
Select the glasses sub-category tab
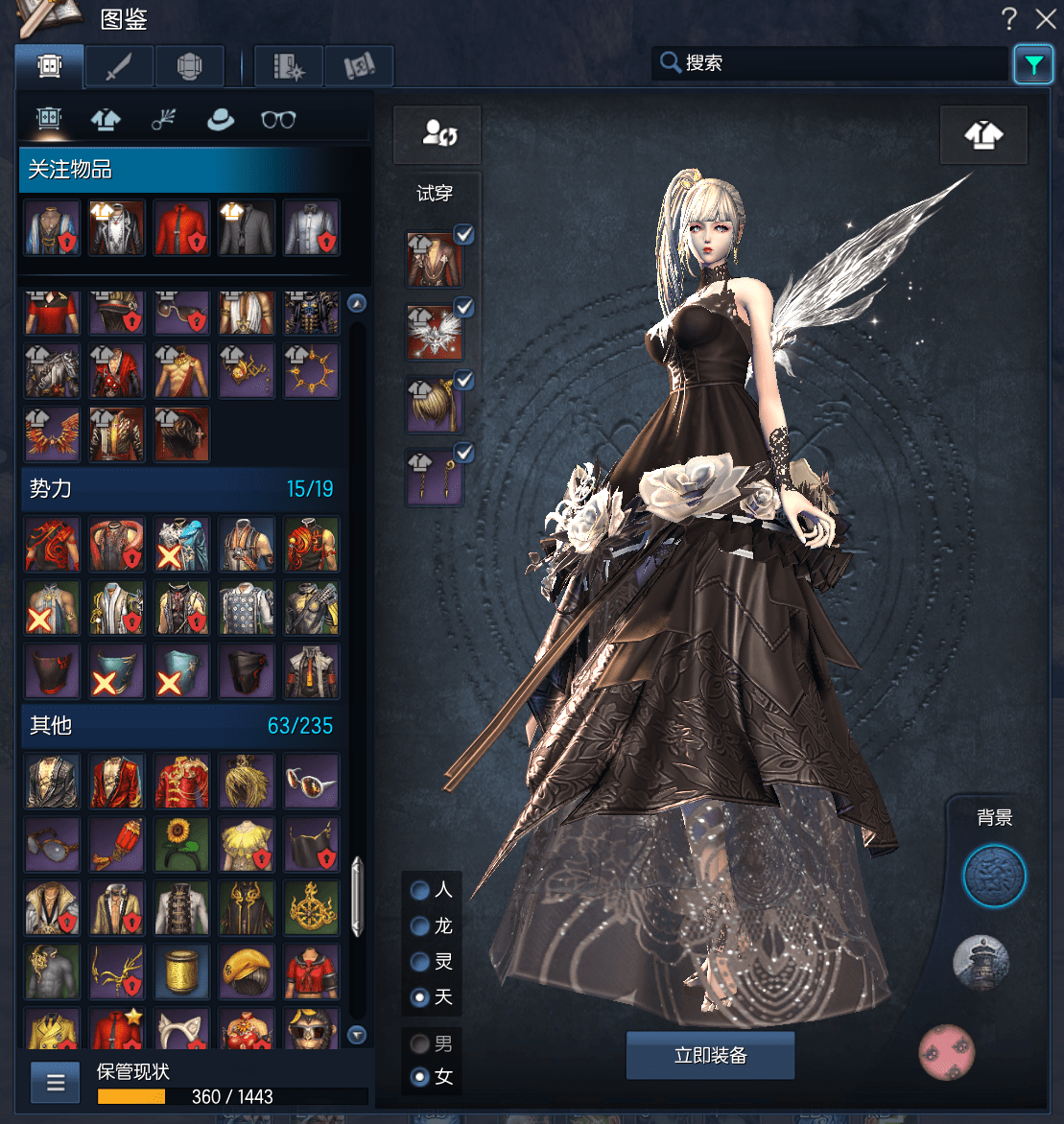point(278,120)
